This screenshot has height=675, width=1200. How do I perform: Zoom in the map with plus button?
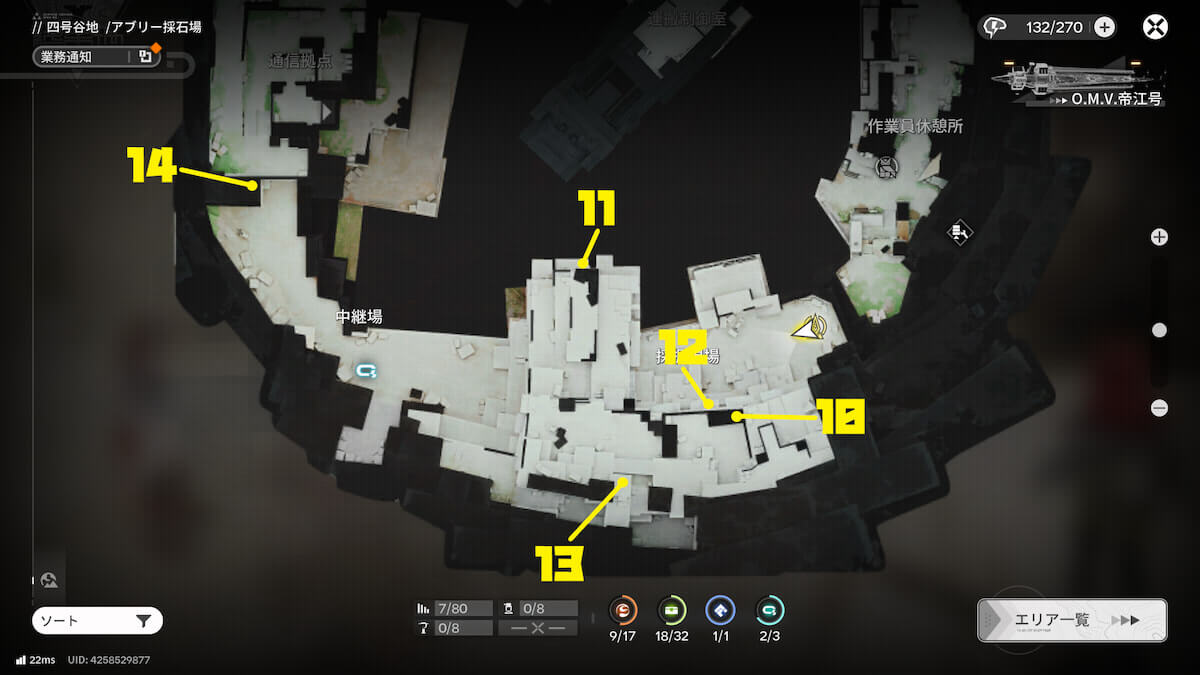[1159, 237]
